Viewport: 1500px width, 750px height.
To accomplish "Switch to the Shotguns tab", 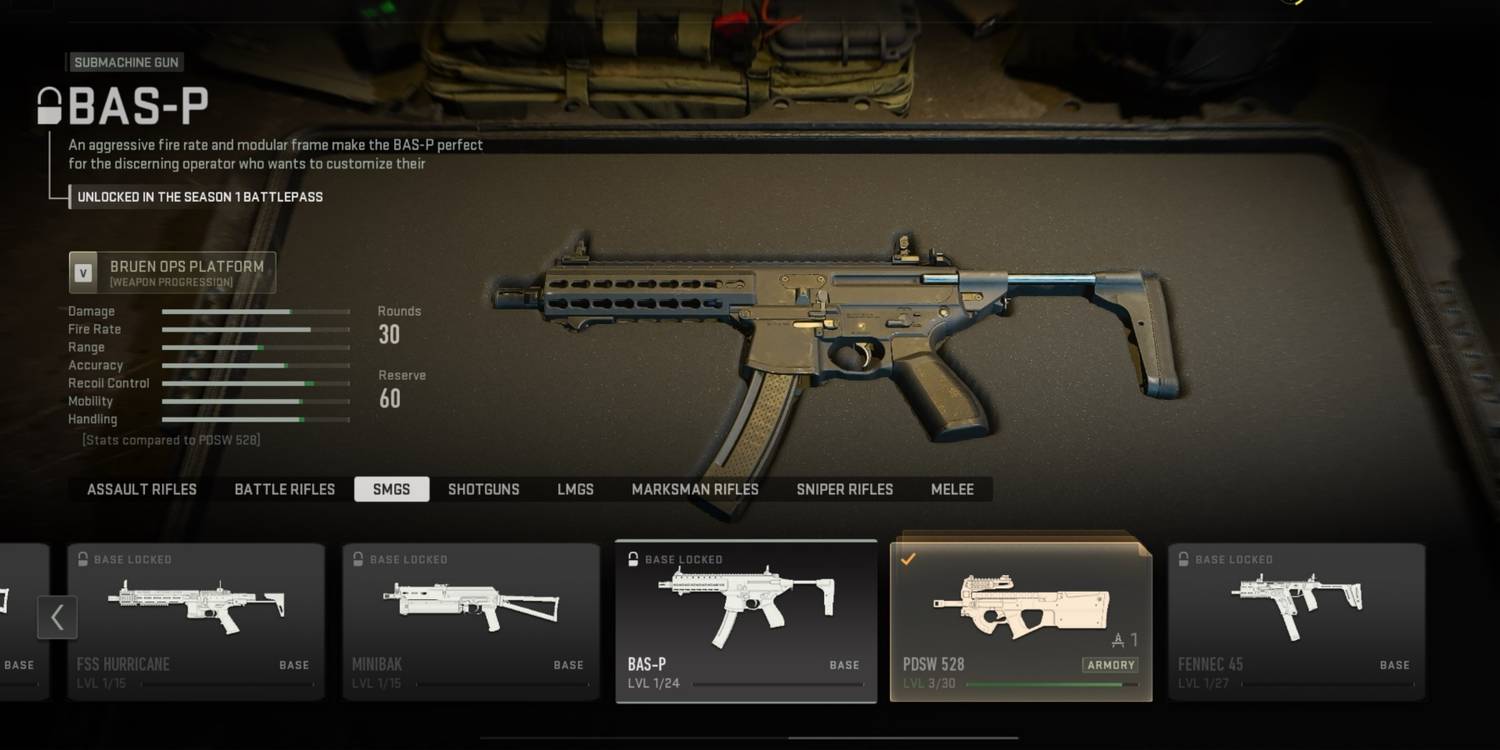I will 484,489.
